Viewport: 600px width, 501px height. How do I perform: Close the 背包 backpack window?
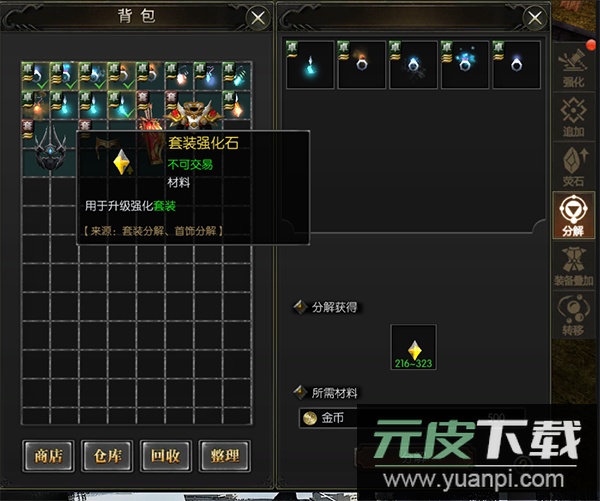coord(258,18)
